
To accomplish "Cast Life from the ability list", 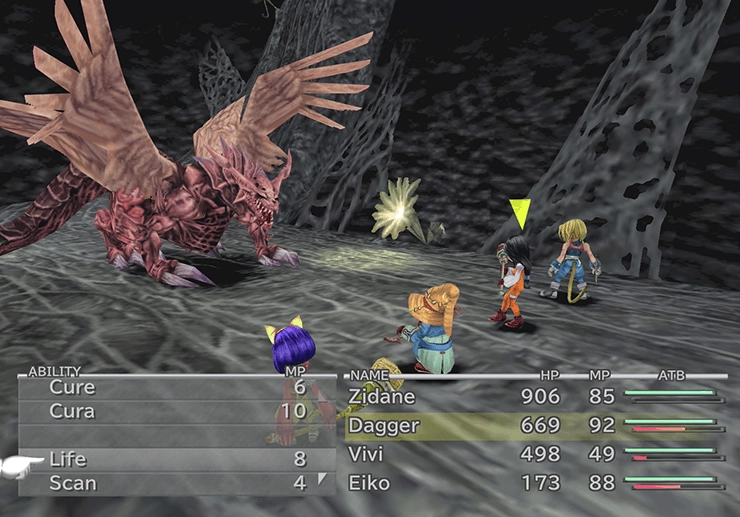I will pyautogui.click(x=68, y=460).
